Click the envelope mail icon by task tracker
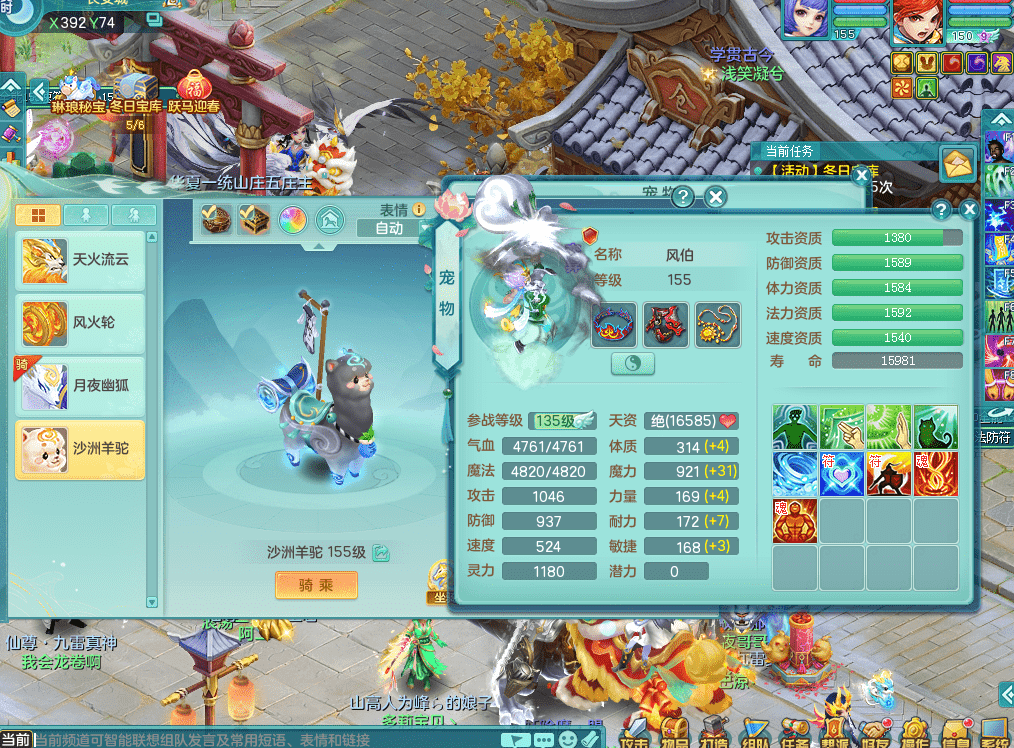1014x748 pixels. pos(958,163)
